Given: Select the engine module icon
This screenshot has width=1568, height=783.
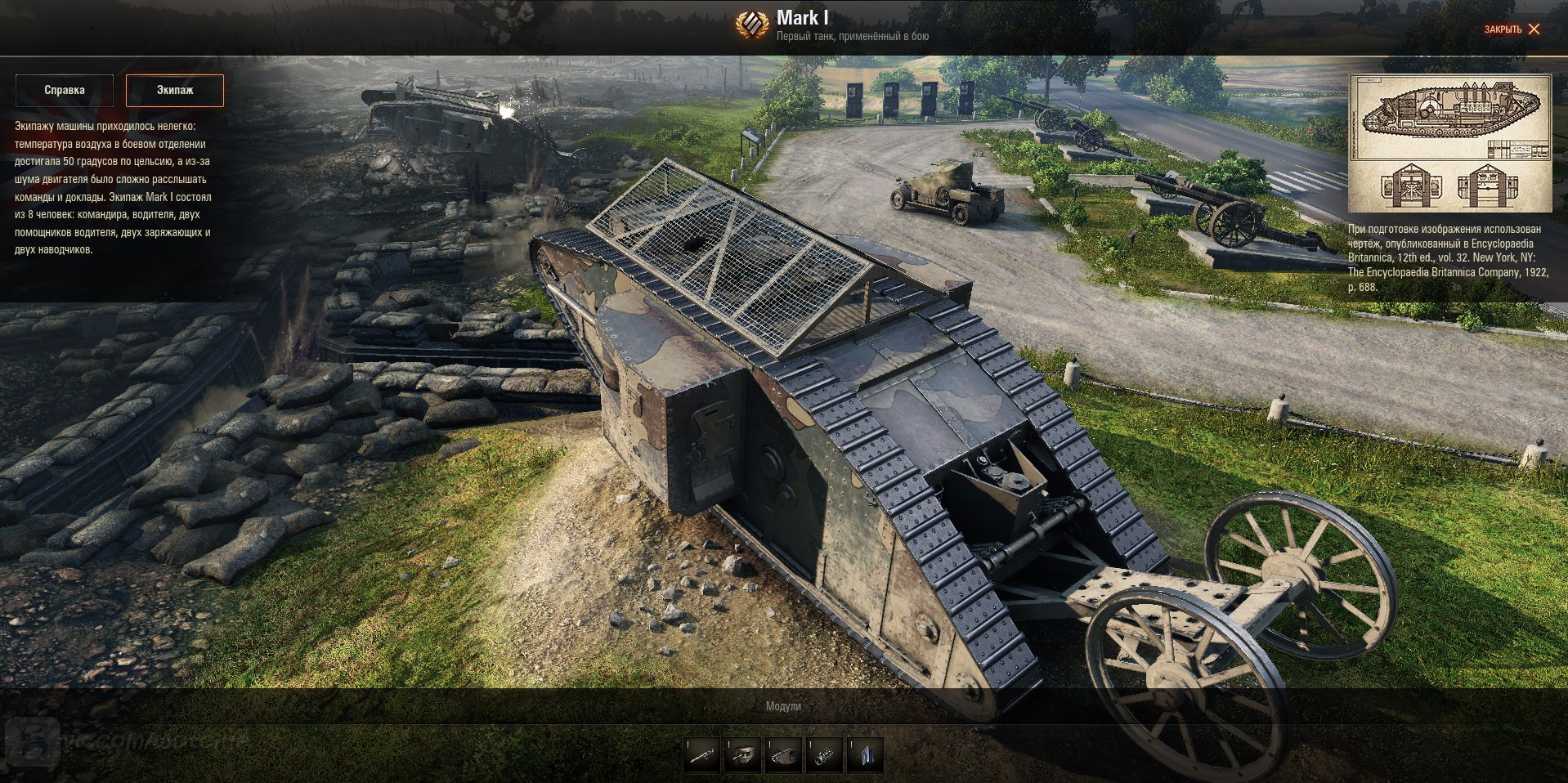Looking at the screenshot, I should [x=824, y=755].
